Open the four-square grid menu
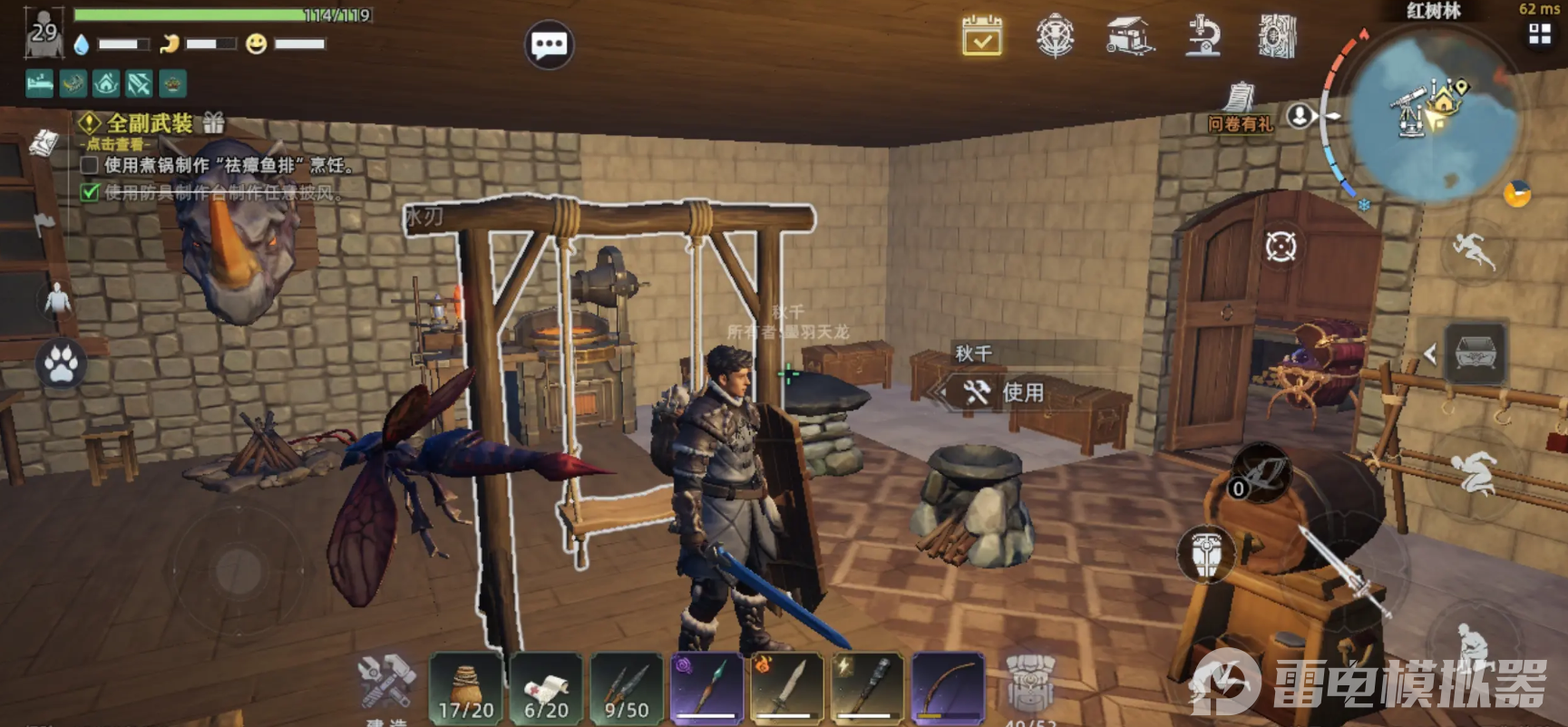This screenshot has width=1568, height=727. 1539,34
